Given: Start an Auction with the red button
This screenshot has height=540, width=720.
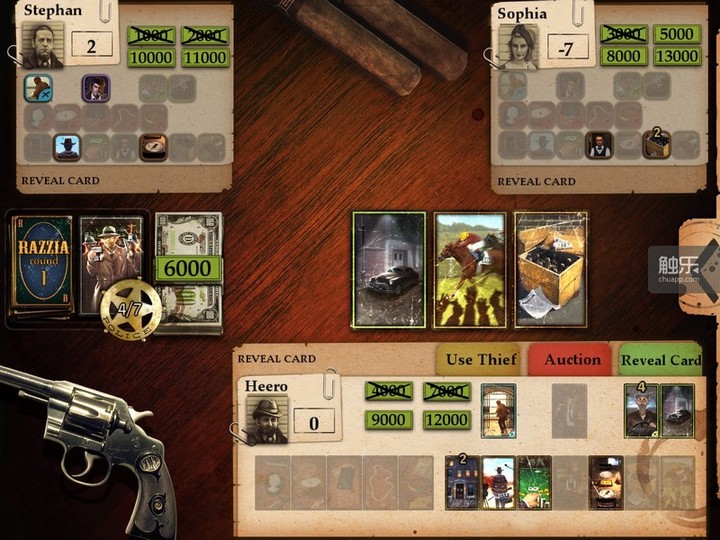Looking at the screenshot, I should [x=572, y=360].
